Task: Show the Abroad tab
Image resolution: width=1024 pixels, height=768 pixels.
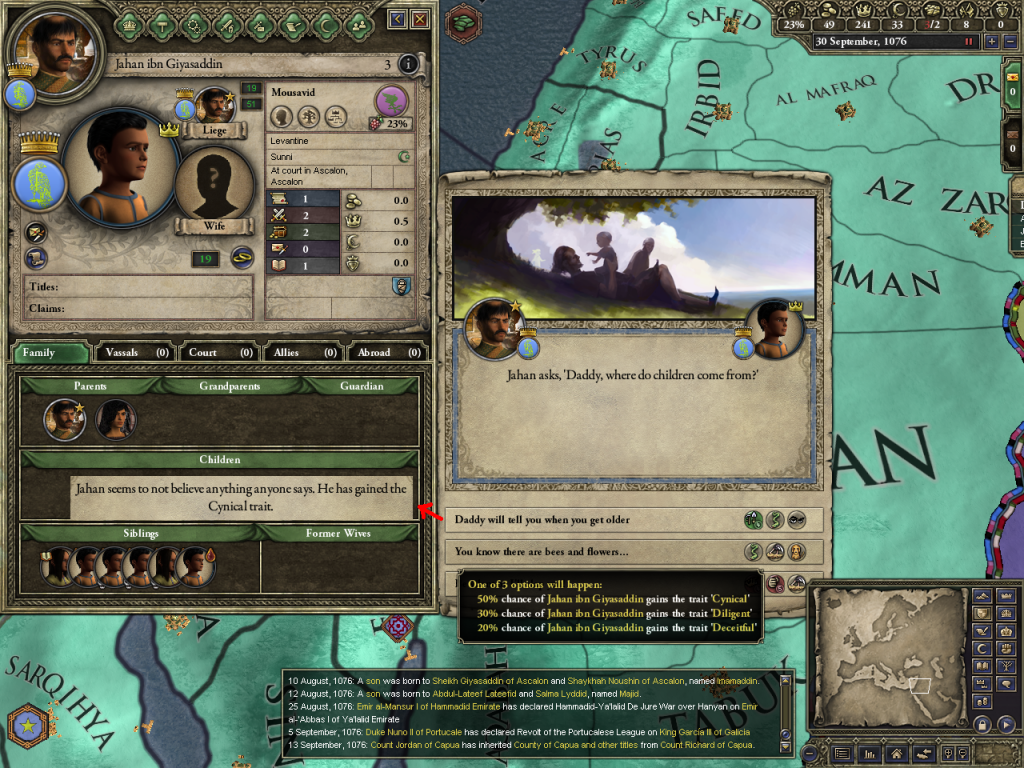Action: tap(387, 352)
